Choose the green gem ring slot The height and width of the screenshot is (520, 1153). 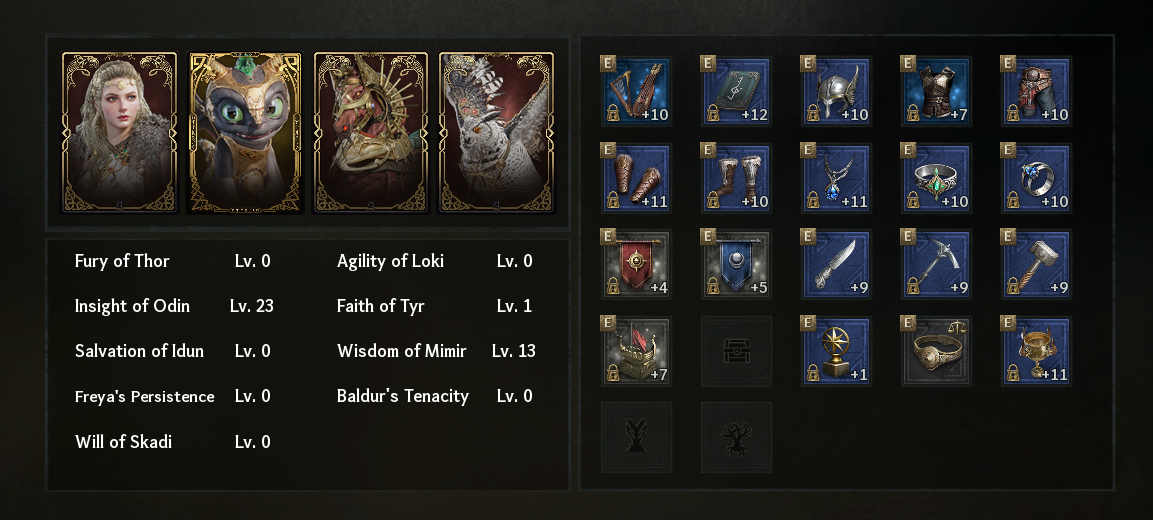tap(936, 179)
